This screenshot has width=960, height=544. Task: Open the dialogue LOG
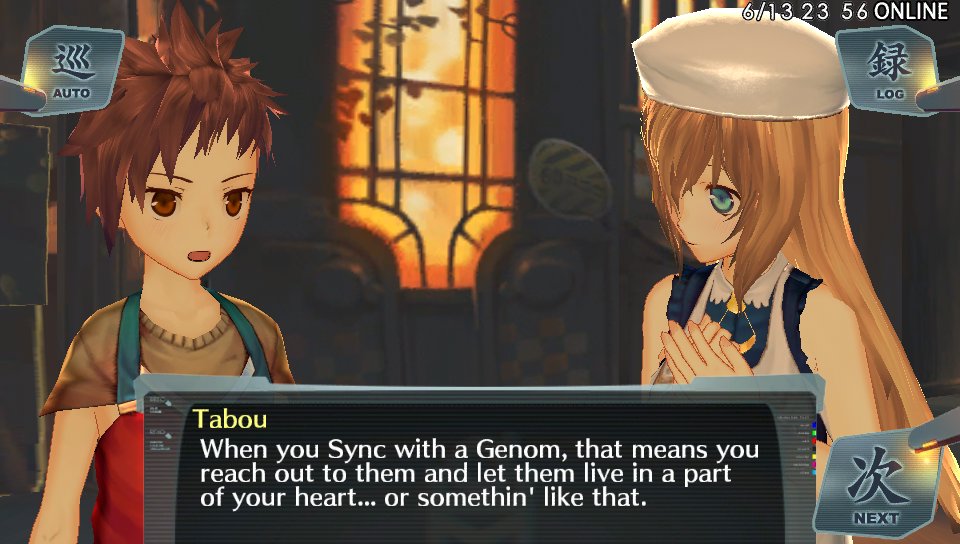[888, 70]
